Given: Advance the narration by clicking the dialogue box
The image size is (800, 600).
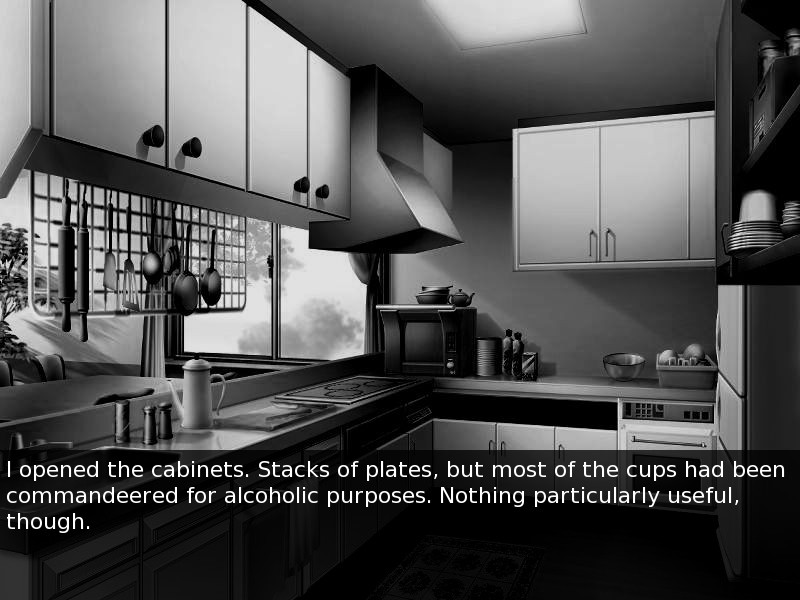Looking at the screenshot, I should coord(400,497).
